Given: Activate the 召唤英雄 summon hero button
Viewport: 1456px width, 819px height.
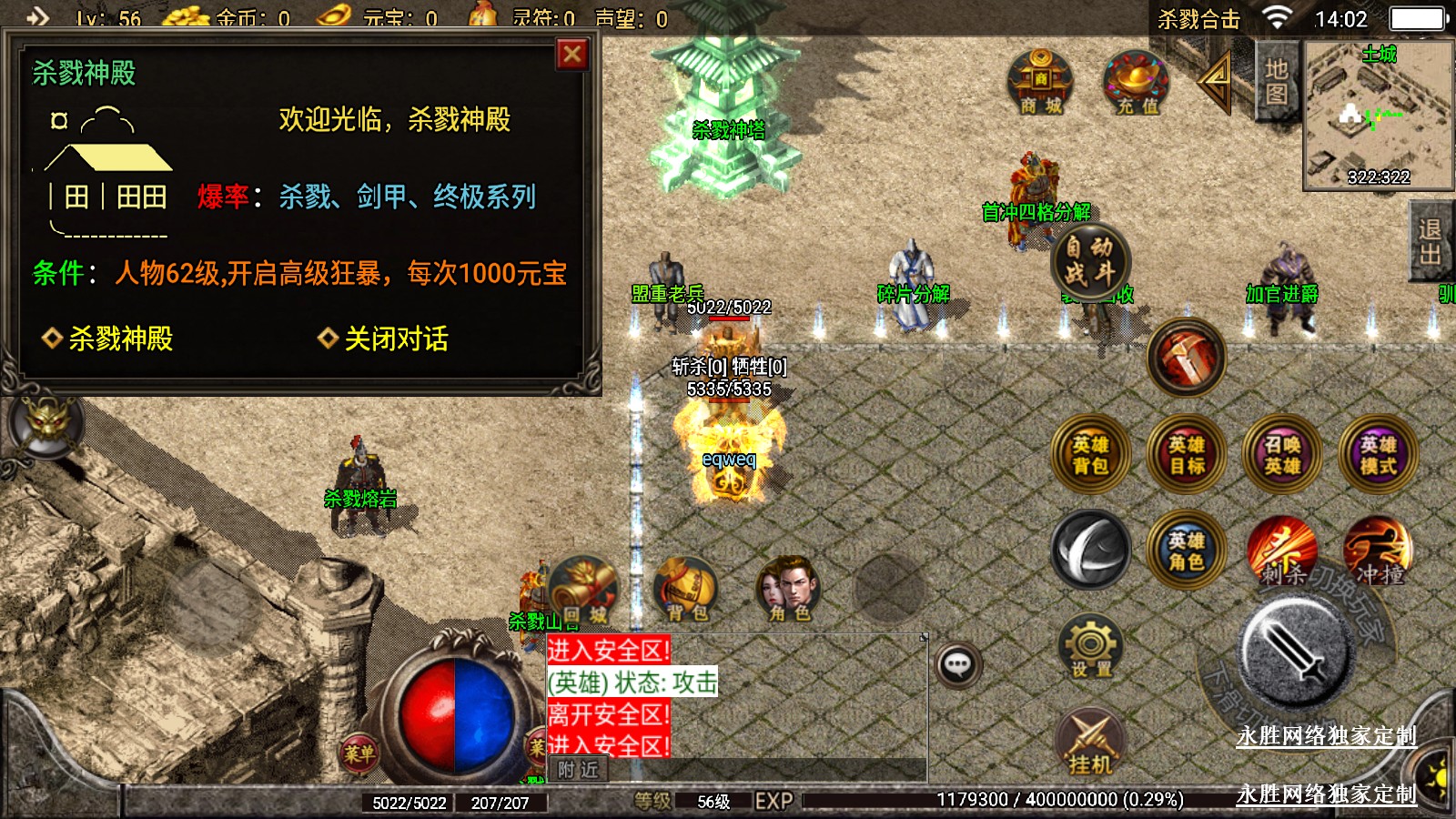Looking at the screenshot, I should point(1282,455).
